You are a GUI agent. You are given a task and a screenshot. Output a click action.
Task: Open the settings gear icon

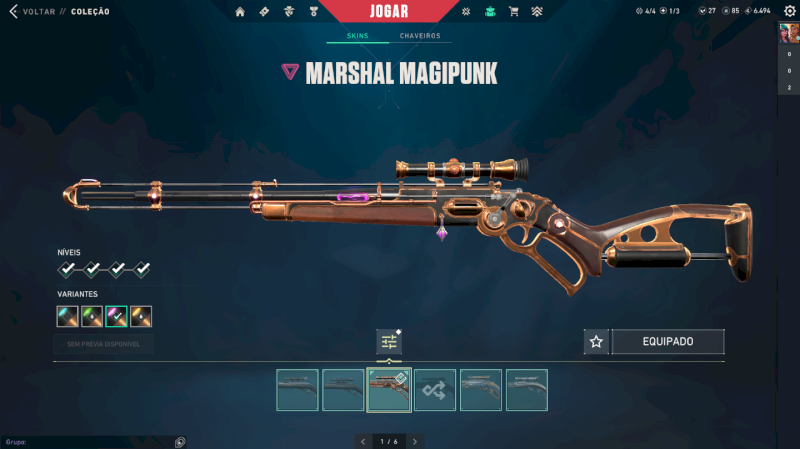click(x=788, y=10)
